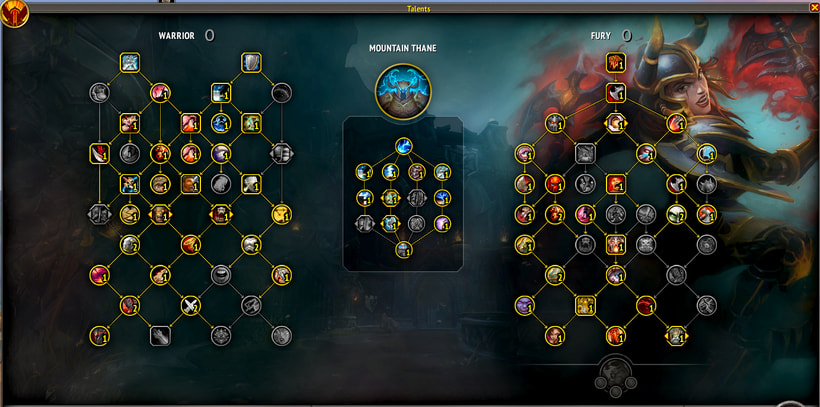Choose the bottom-right talent node of the Fury tree

click(x=676, y=335)
